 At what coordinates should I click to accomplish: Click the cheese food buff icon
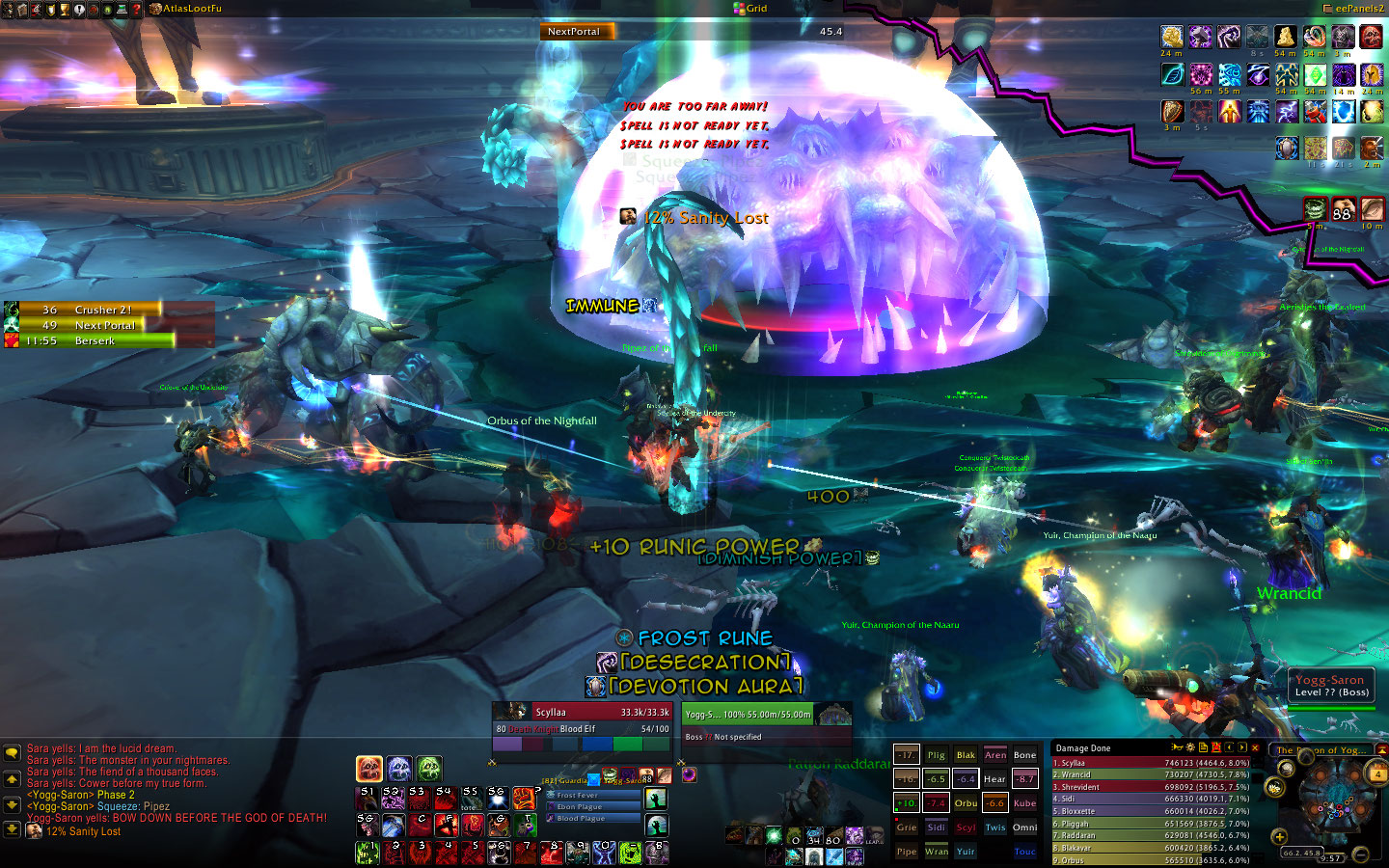click(x=1285, y=38)
